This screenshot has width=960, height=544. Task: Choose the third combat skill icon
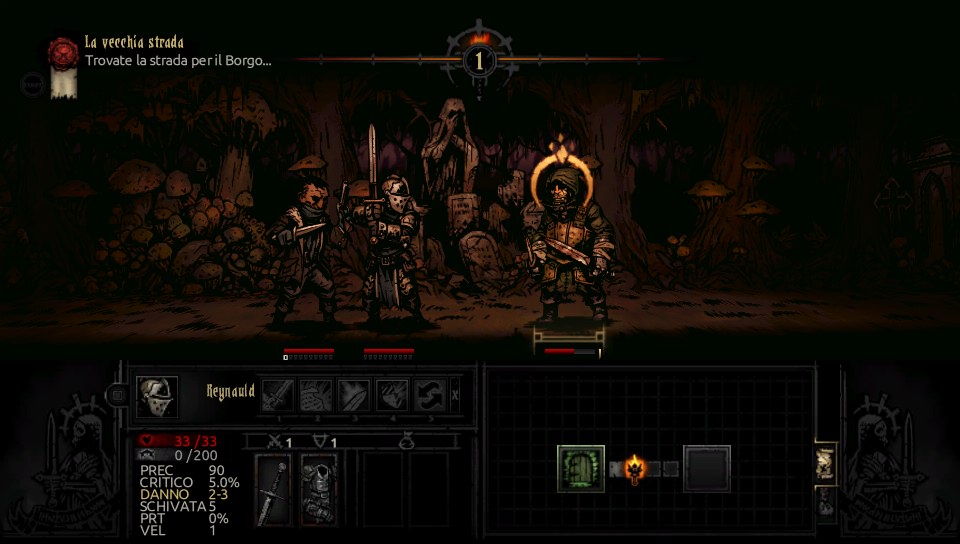354,395
